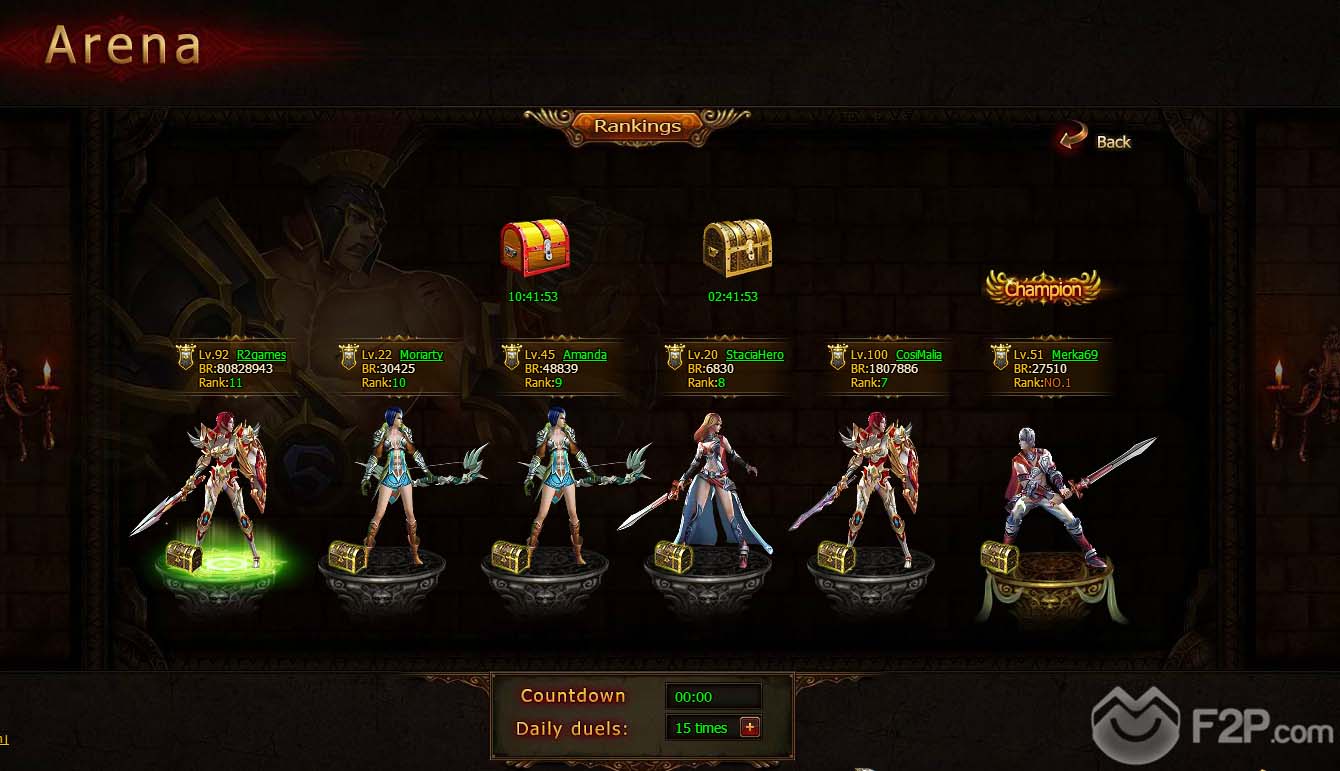Select StaciaHero's name link
This screenshot has height=771, width=1340.
point(754,355)
